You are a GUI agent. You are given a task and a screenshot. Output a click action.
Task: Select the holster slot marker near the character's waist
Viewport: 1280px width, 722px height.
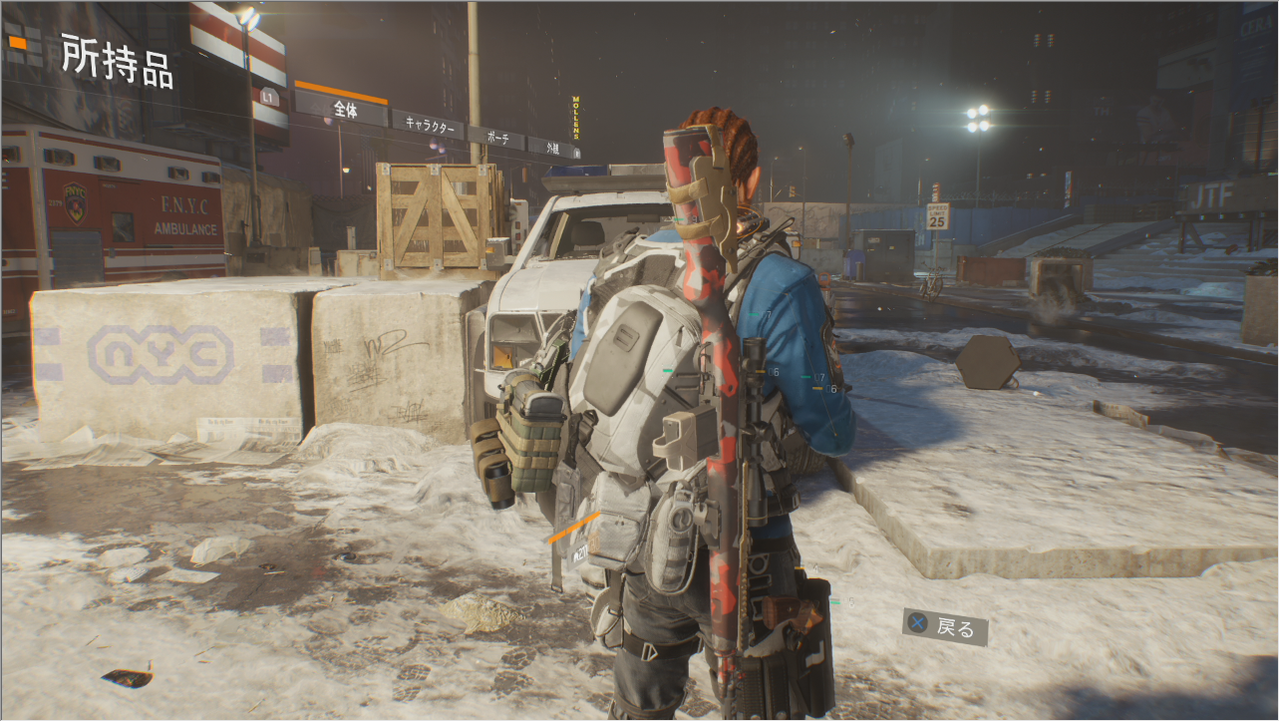click(801, 567)
